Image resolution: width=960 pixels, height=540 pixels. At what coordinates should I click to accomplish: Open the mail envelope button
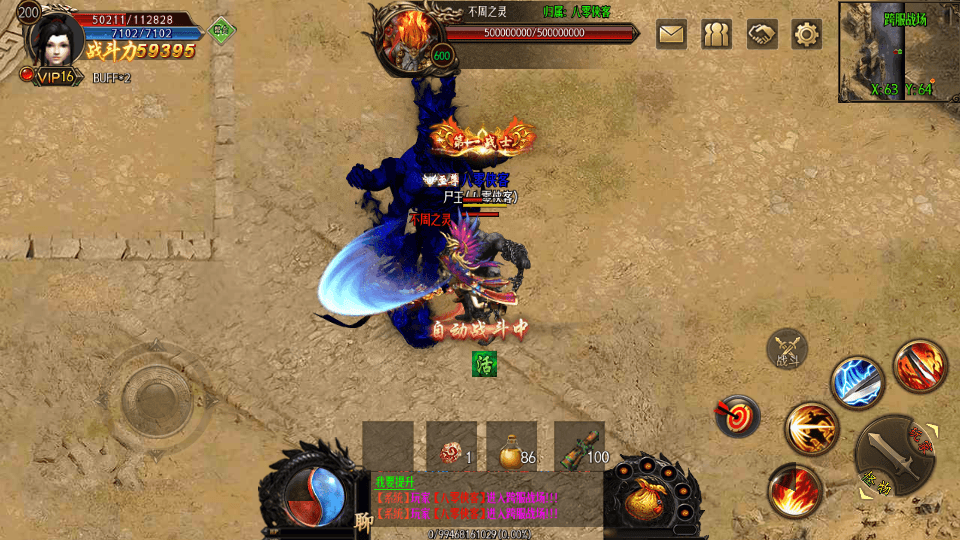(x=671, y=34)
